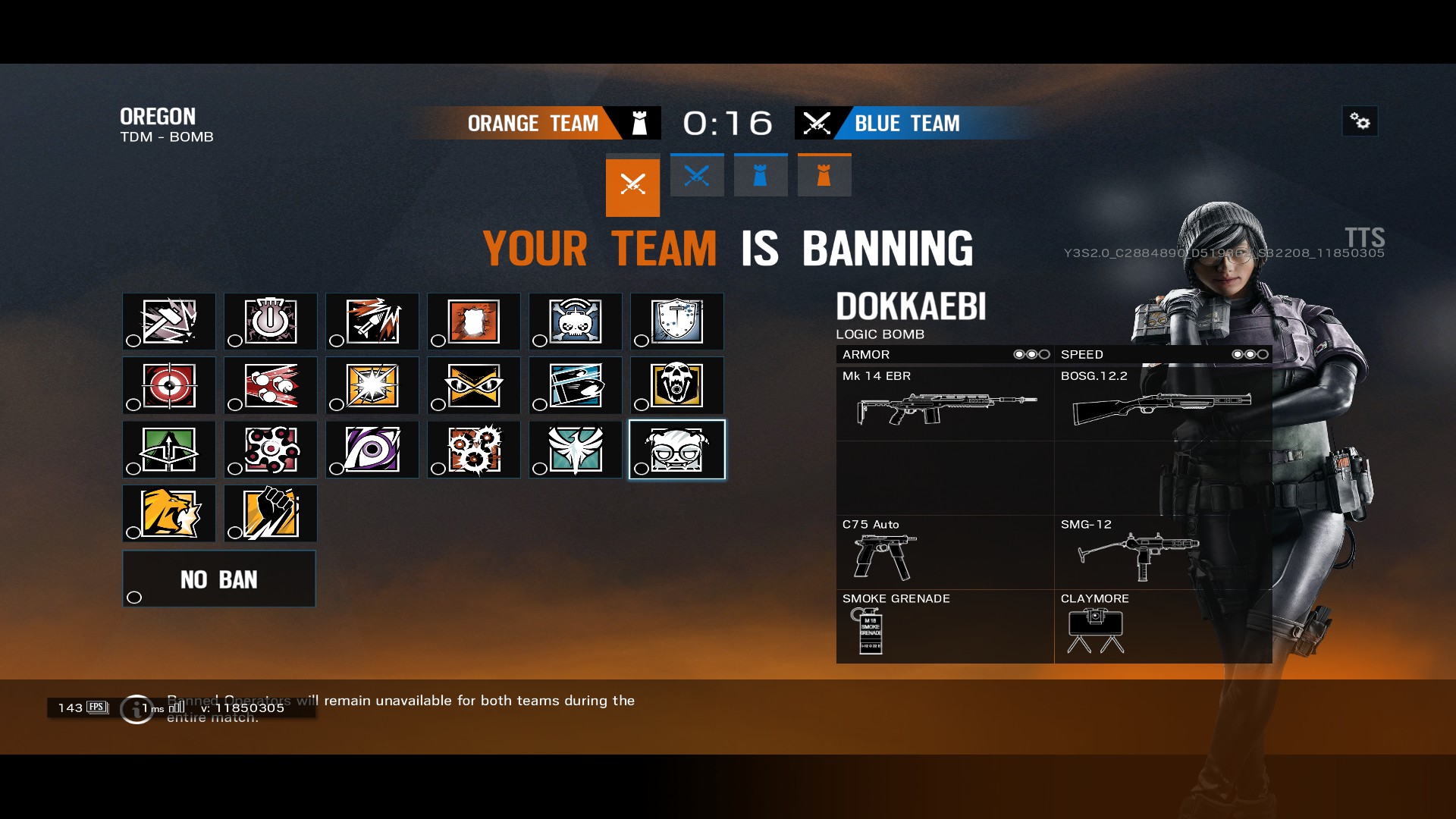
Task: Click the ORANGE TEAM banner
Action: click(535, 123)
